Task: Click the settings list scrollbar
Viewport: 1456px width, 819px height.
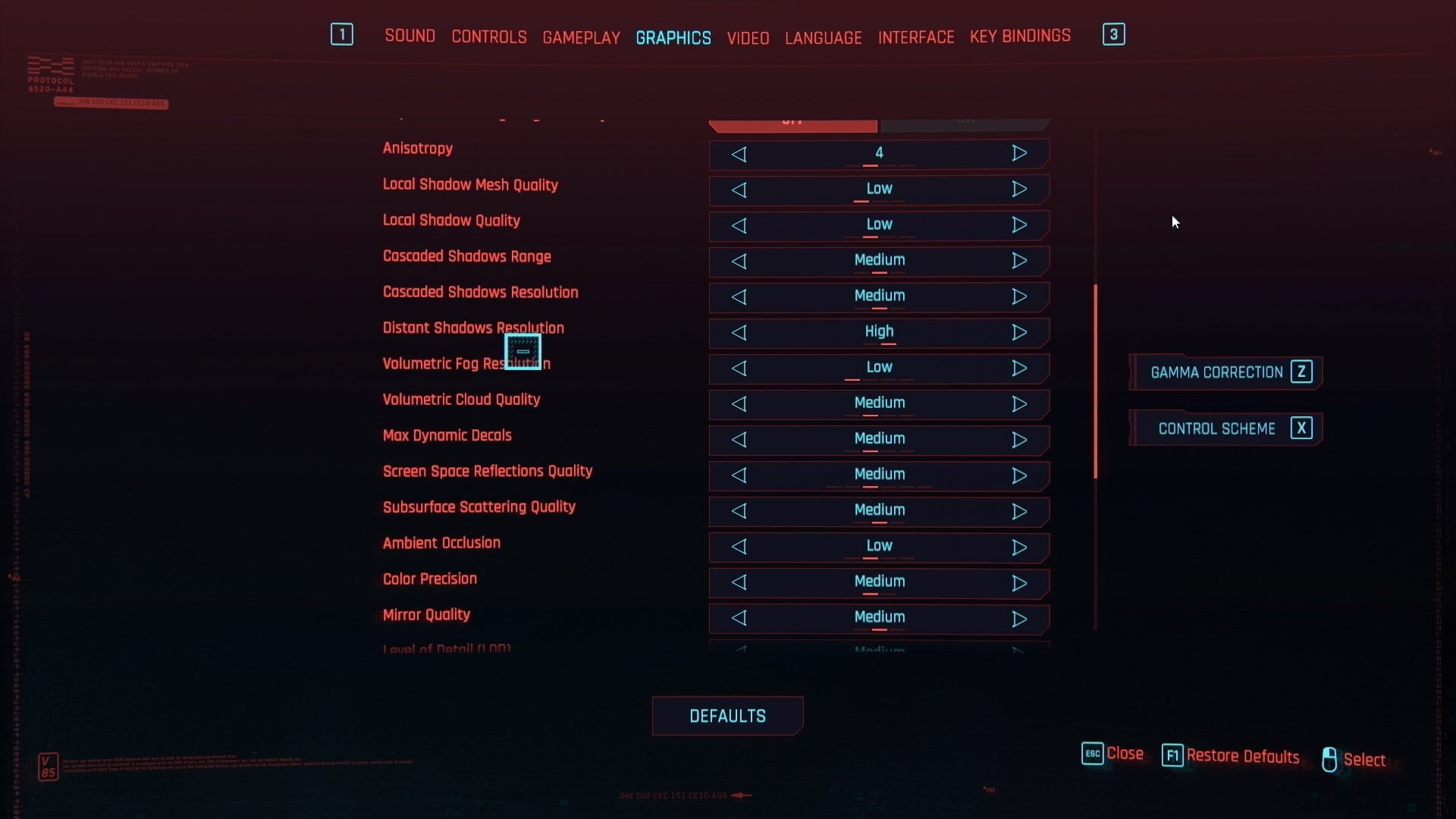Action: (1095, 381)
